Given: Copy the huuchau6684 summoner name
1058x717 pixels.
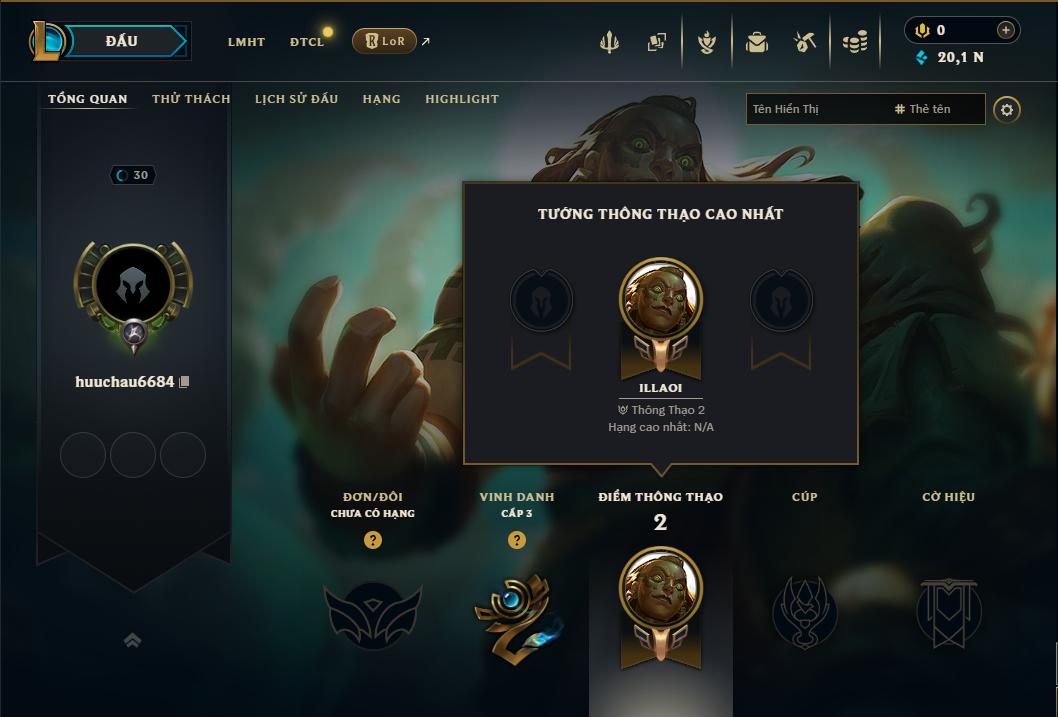Looking at the screenshot, I should click(184, 382).
